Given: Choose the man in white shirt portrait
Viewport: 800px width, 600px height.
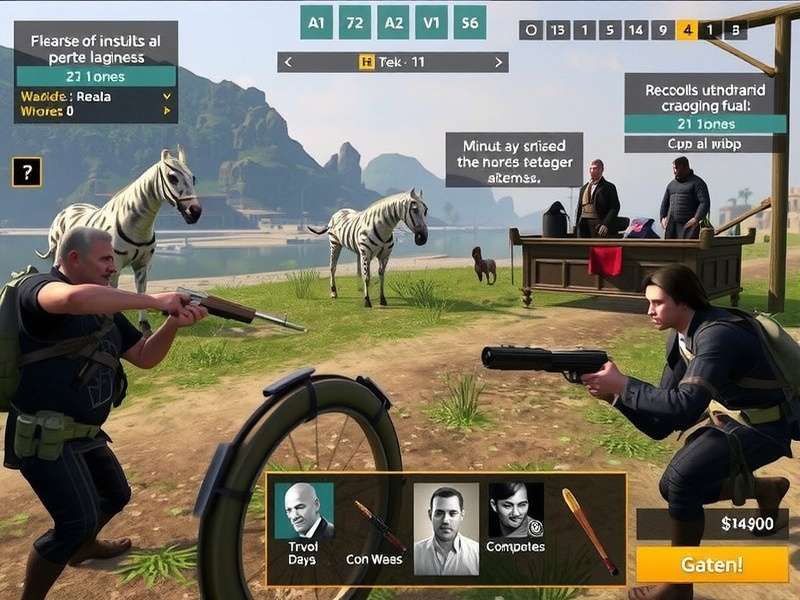Looking at the screenshot, I should (x=446, y=528).
